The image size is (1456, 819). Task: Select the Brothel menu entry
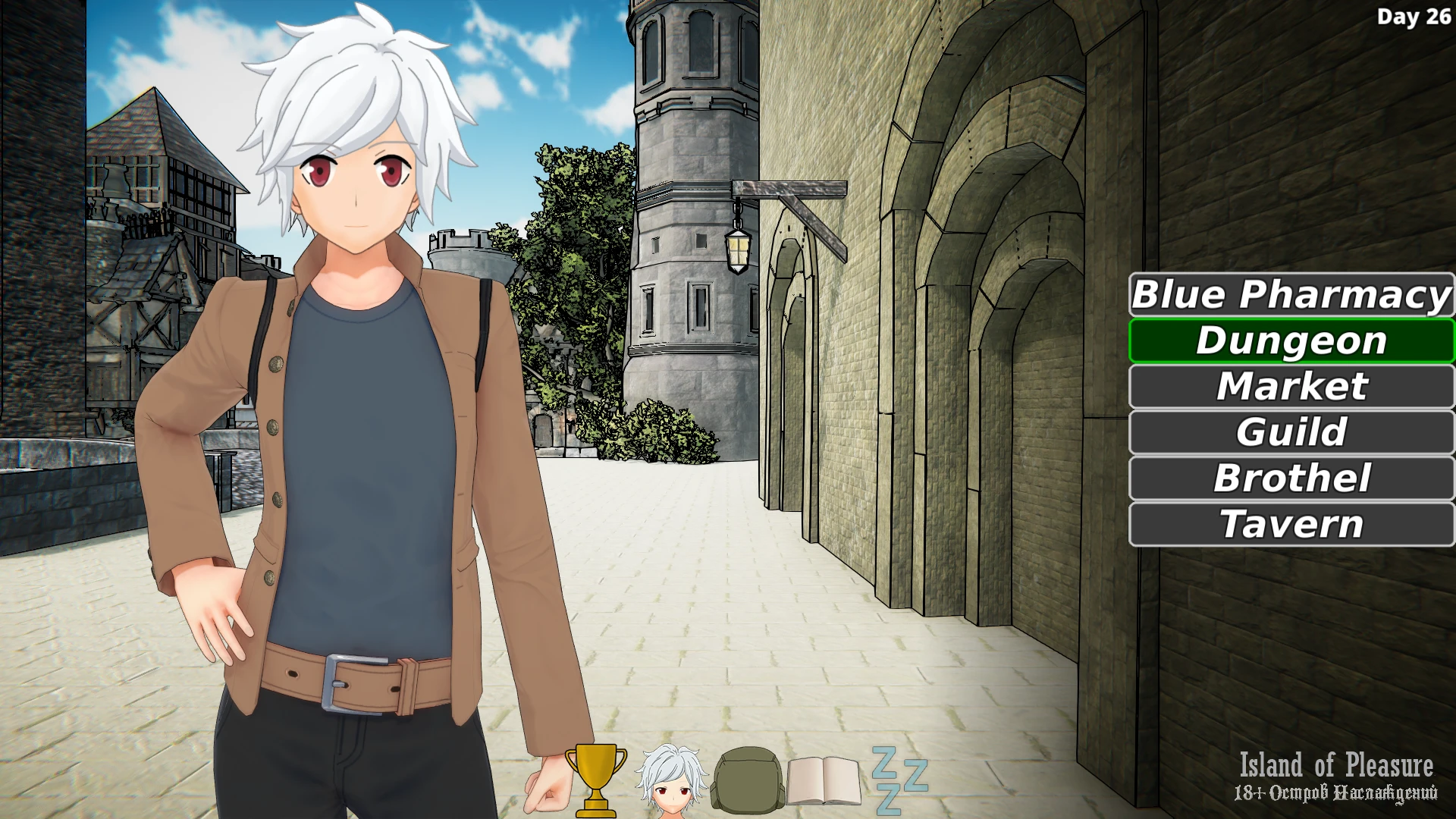pos(1291,479)
